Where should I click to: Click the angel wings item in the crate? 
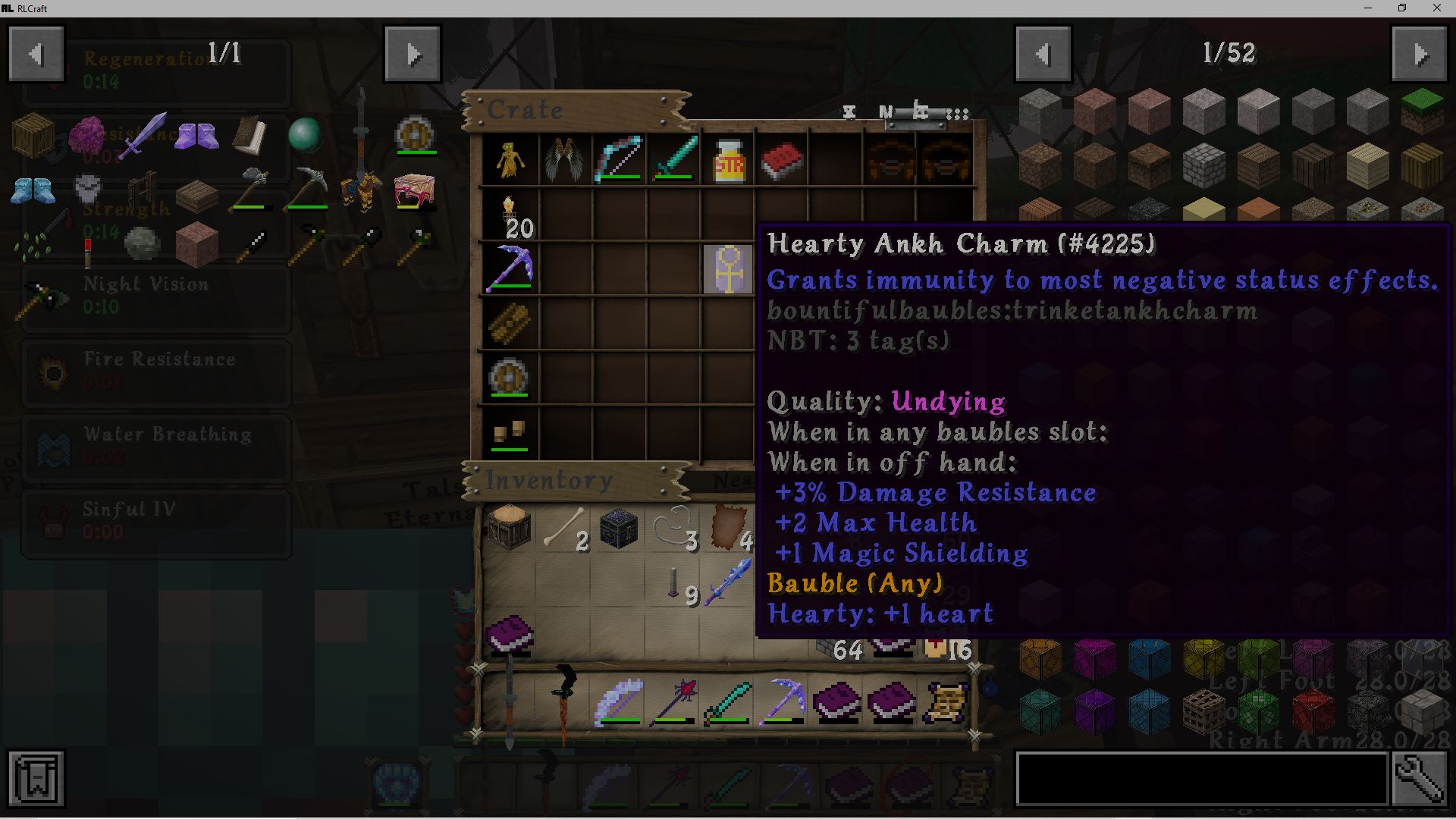pos(563,159)
